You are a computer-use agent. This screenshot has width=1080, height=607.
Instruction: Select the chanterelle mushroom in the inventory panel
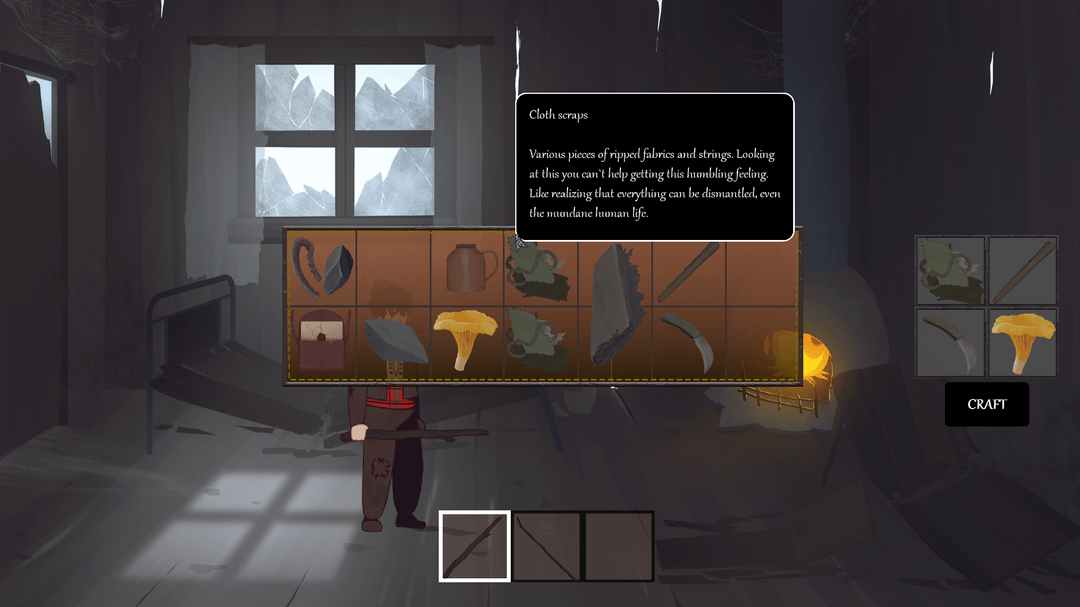[466, 339]
